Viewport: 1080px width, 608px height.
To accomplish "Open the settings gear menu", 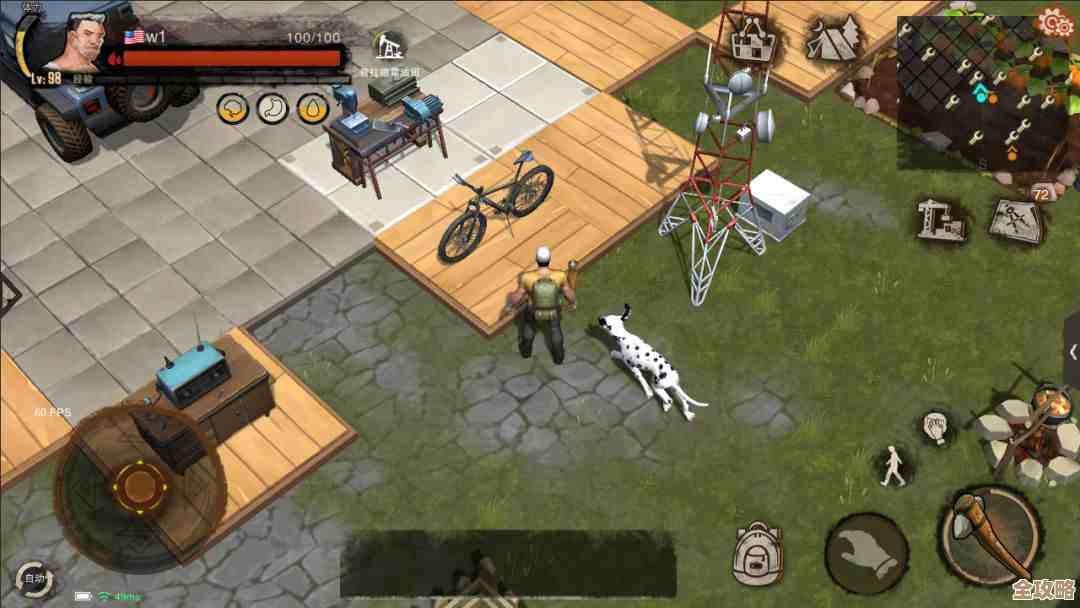I will point(1054,21).
